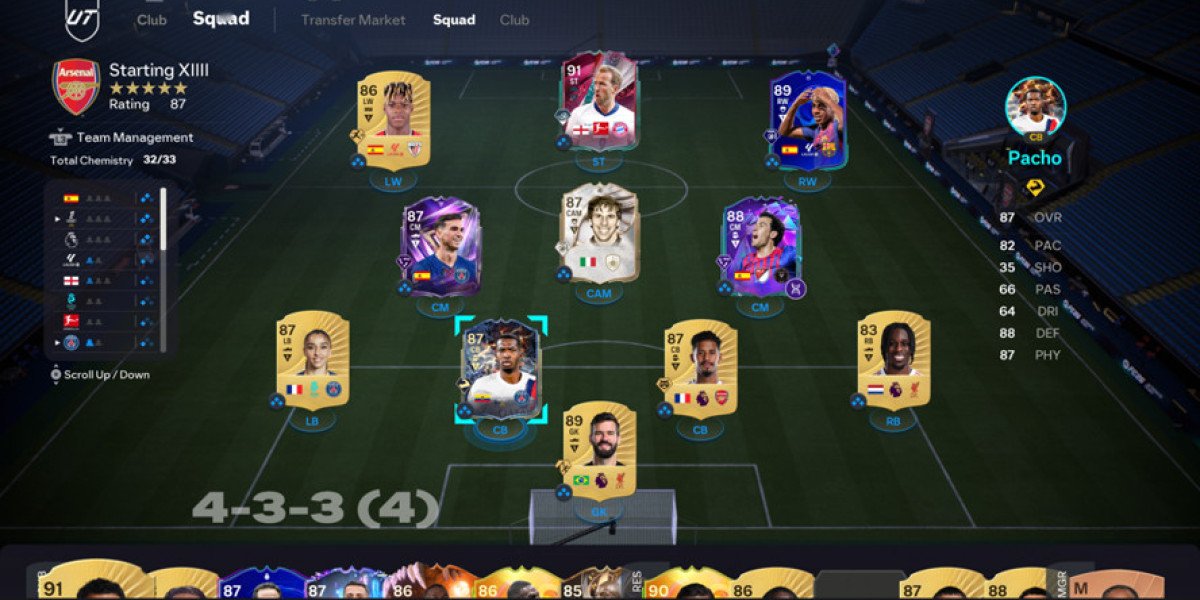Select the 87-rated purple CM card
This screenshot has width=1200, height=600.
point(440,246)
